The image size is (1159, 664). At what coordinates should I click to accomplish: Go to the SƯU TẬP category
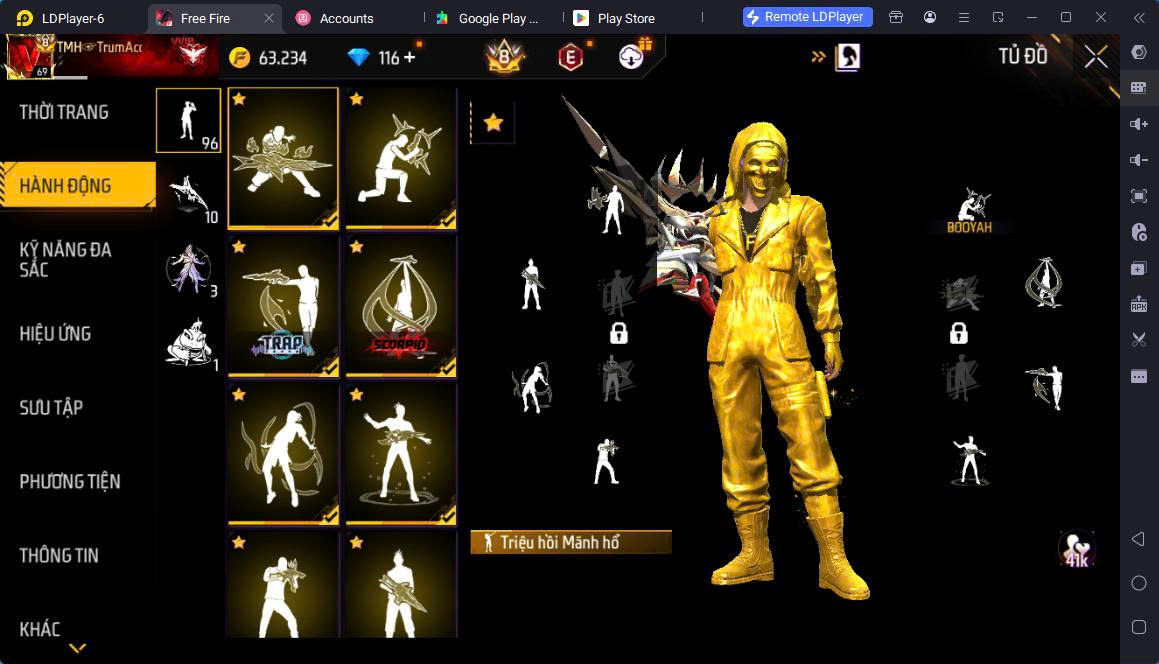click(51, 408)
